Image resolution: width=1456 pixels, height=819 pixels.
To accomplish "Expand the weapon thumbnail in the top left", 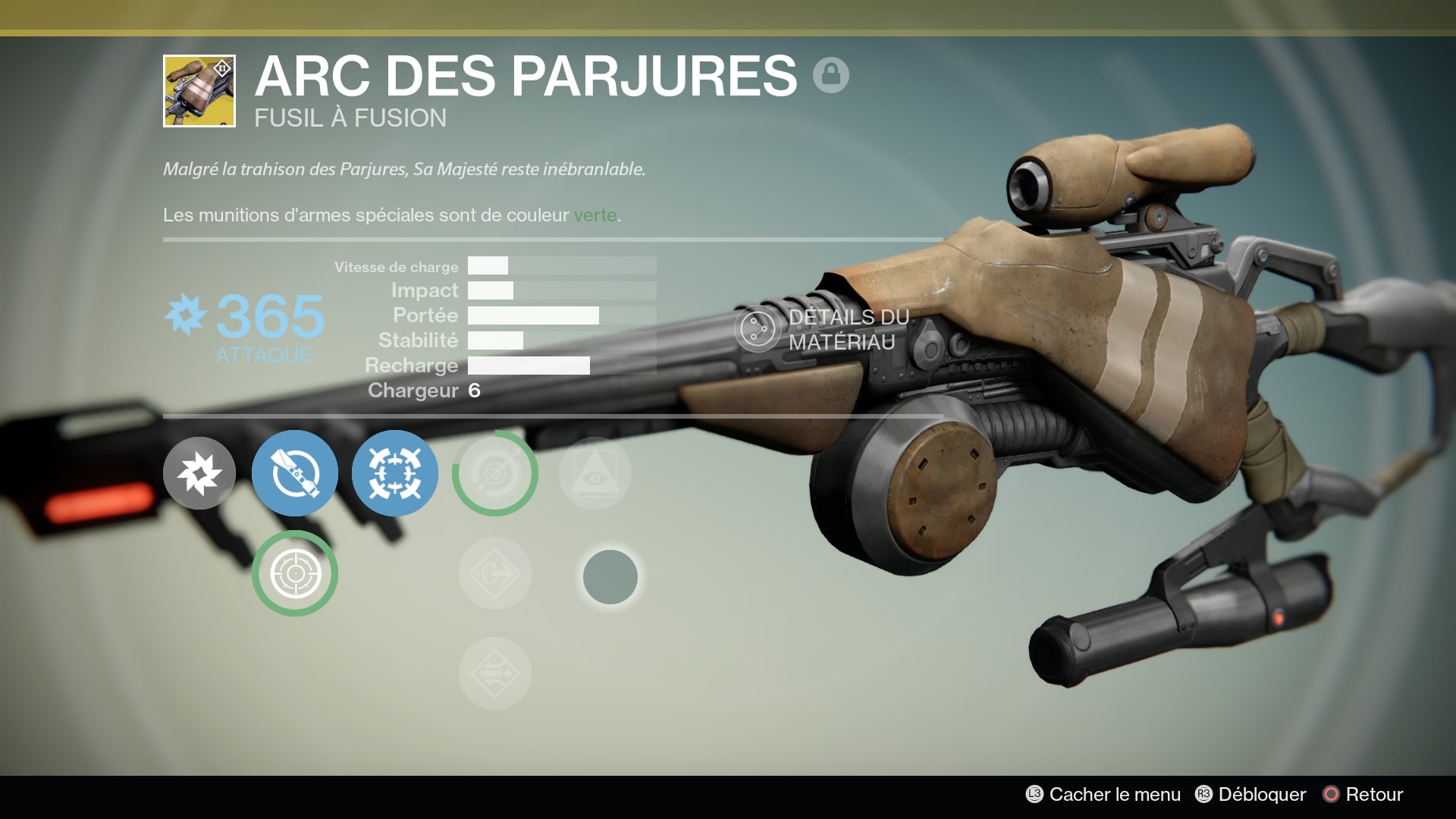I will coord(199,91).
